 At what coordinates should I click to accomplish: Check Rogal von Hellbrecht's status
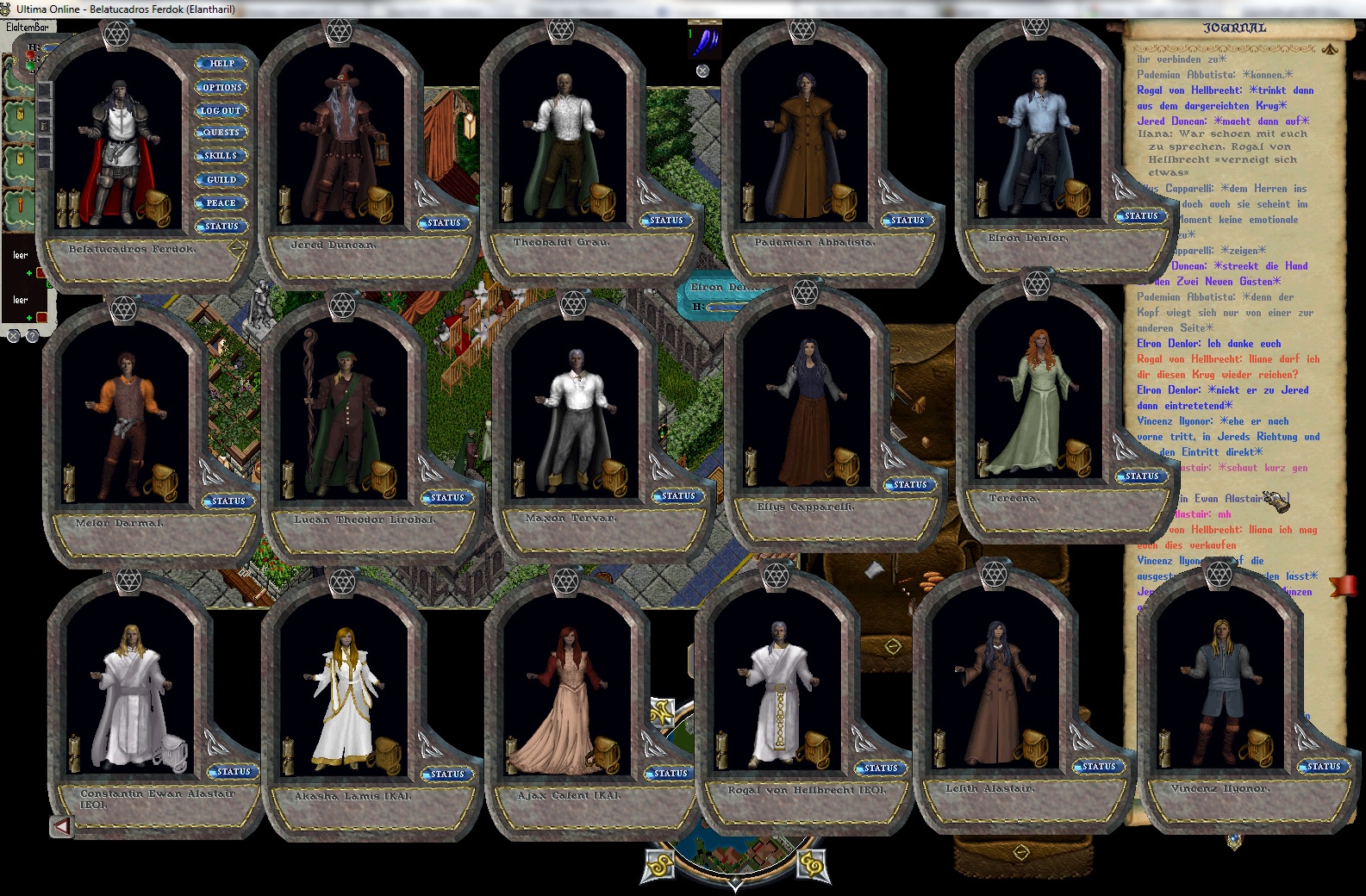[x=881, y=768]
